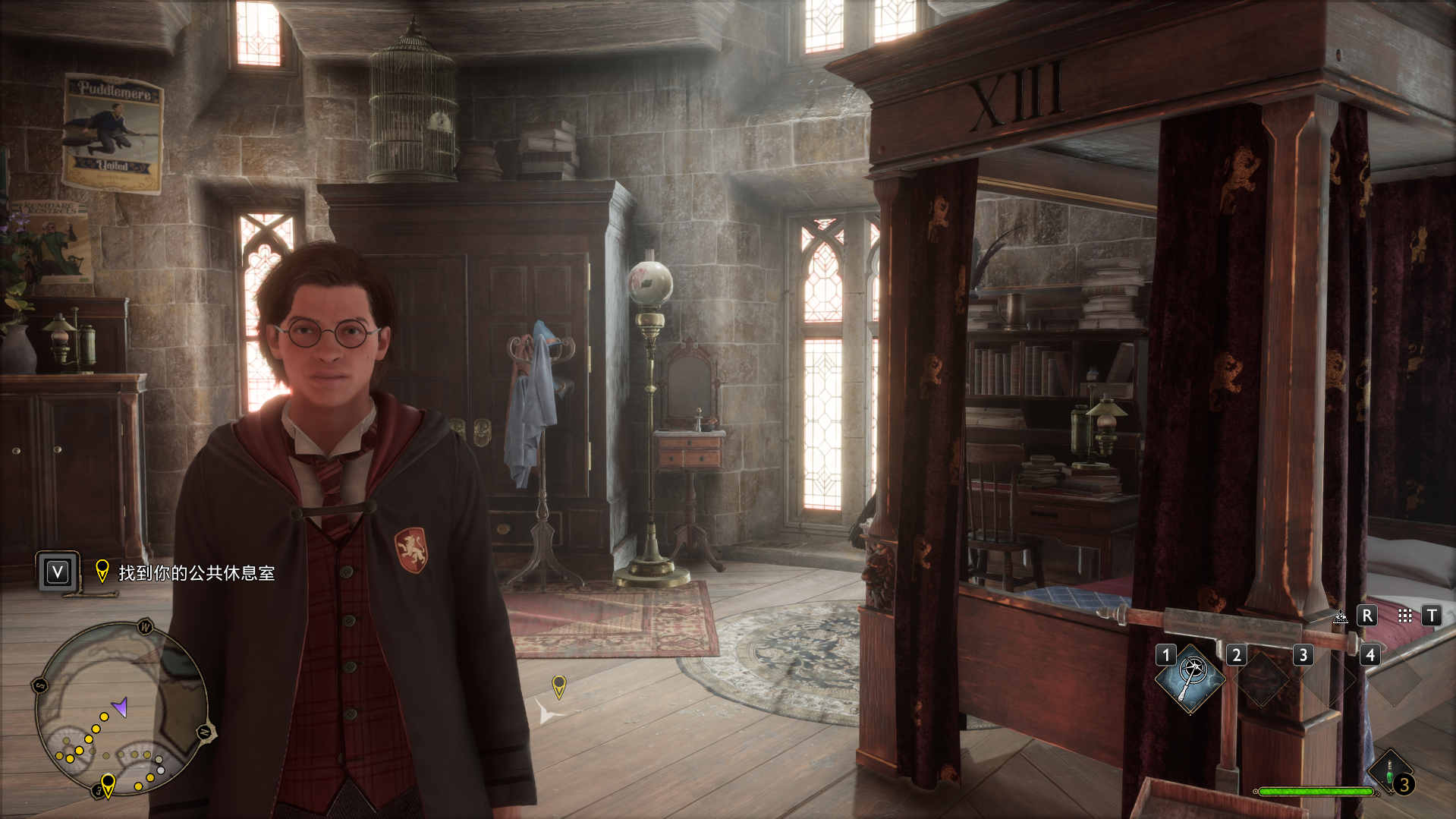
Task: Click the yellow waypoint marker on the floor
Action: tap(559, 686)
